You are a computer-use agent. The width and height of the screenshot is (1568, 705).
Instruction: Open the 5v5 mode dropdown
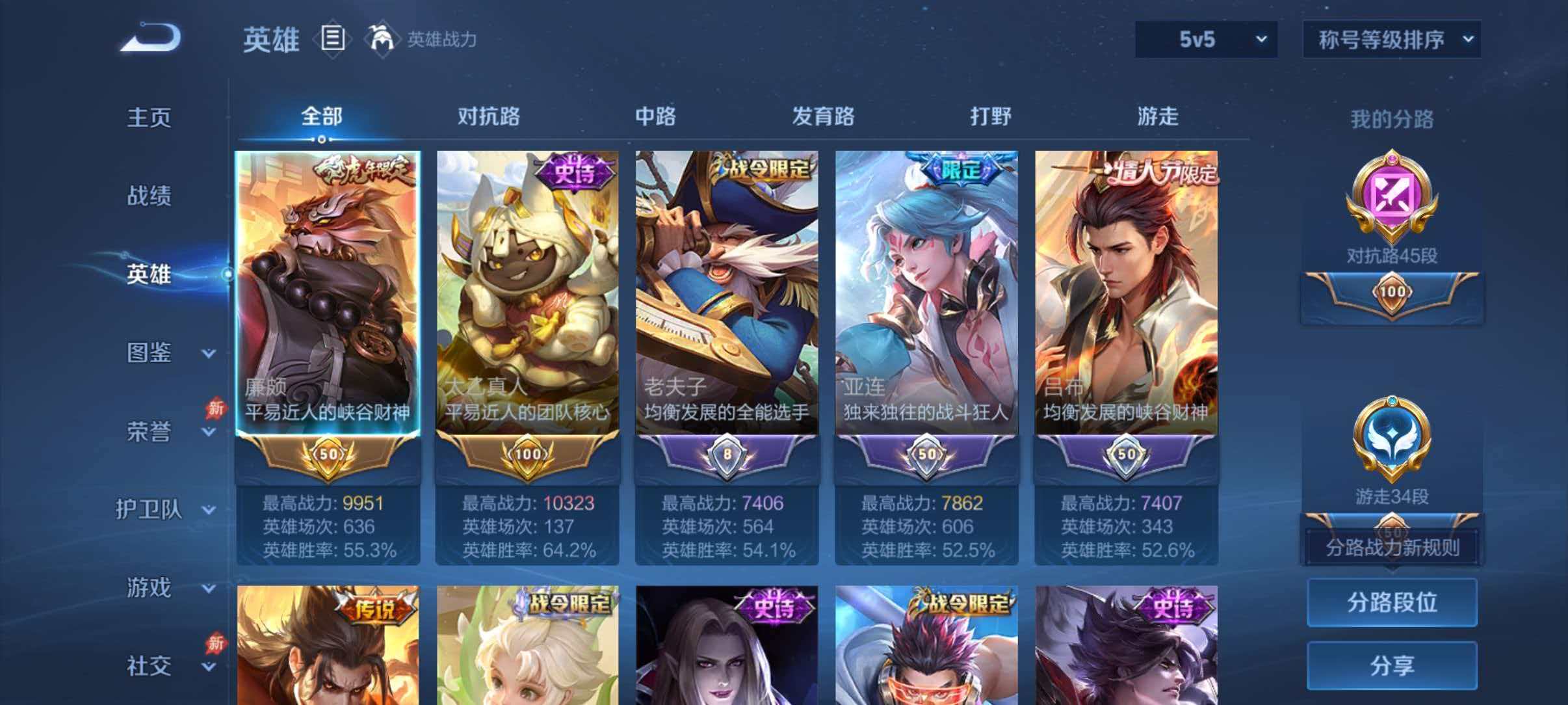tap(1206, 39)
